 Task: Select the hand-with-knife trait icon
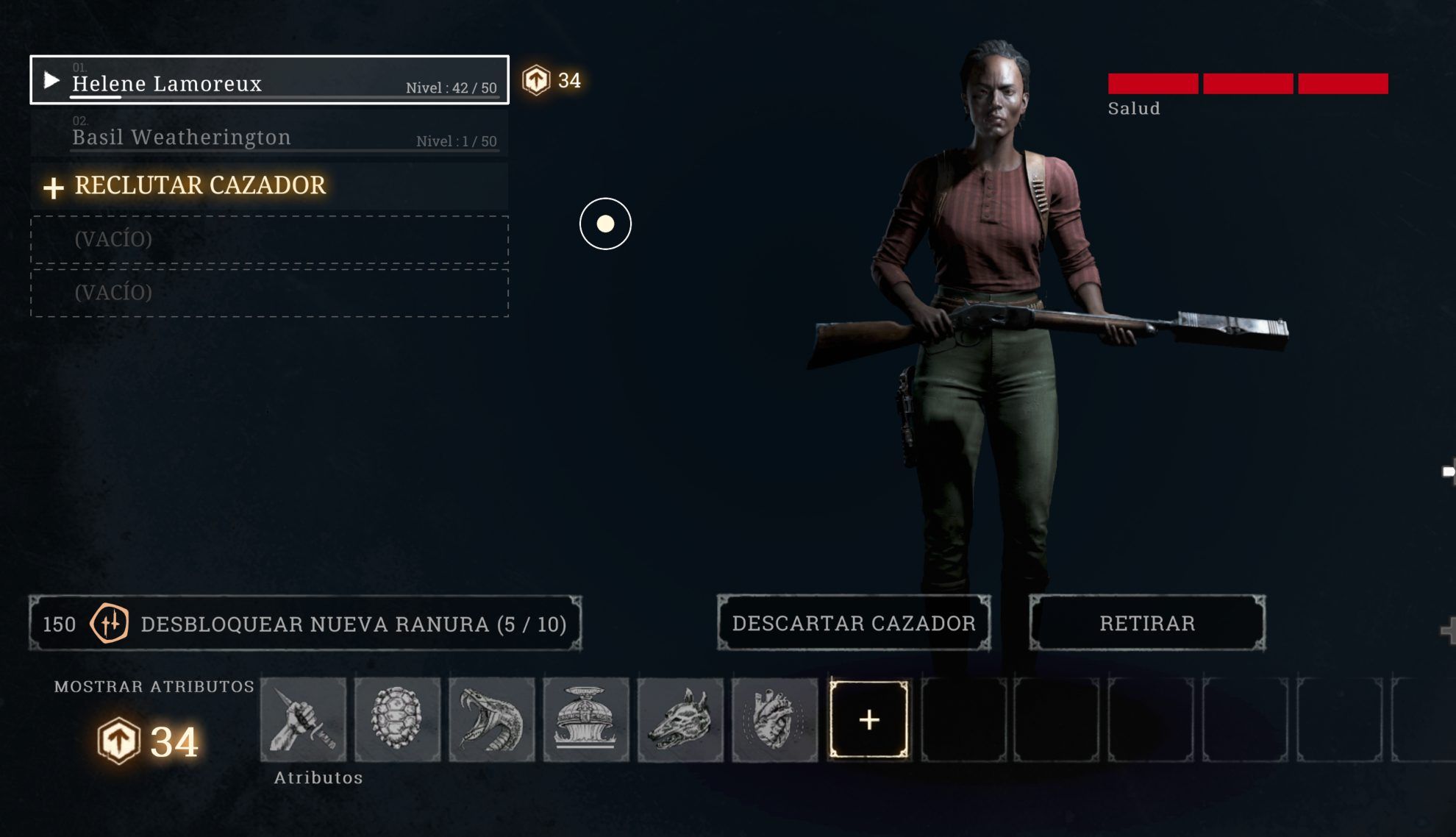click(x=303, y=719)
